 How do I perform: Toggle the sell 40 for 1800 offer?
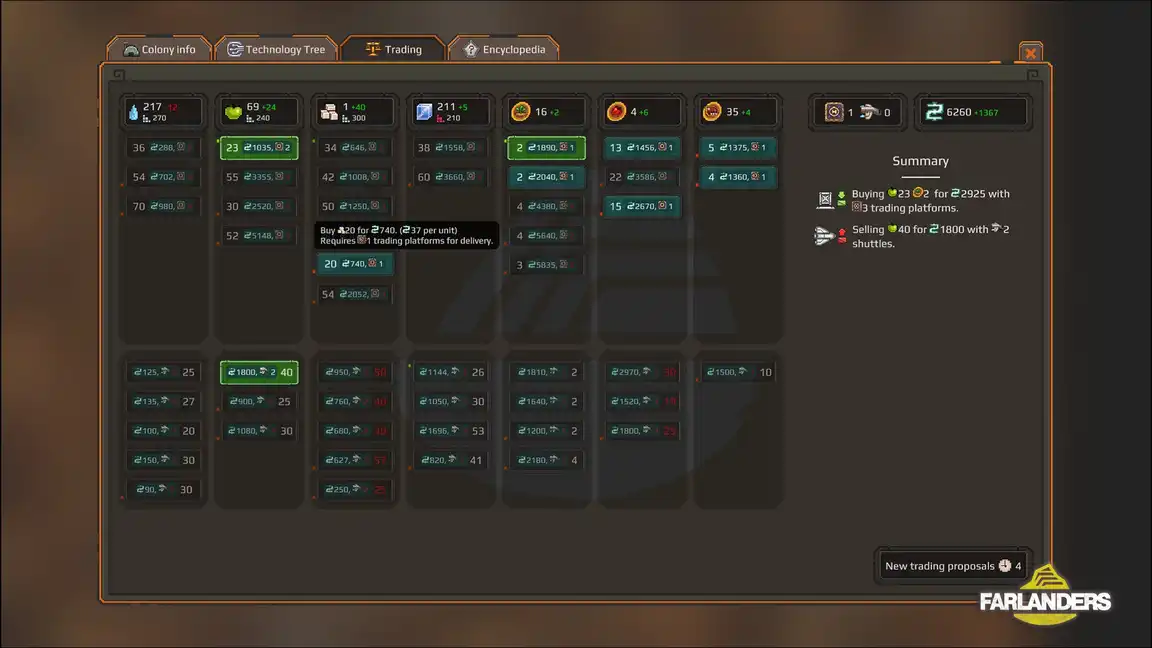(259, 373)
